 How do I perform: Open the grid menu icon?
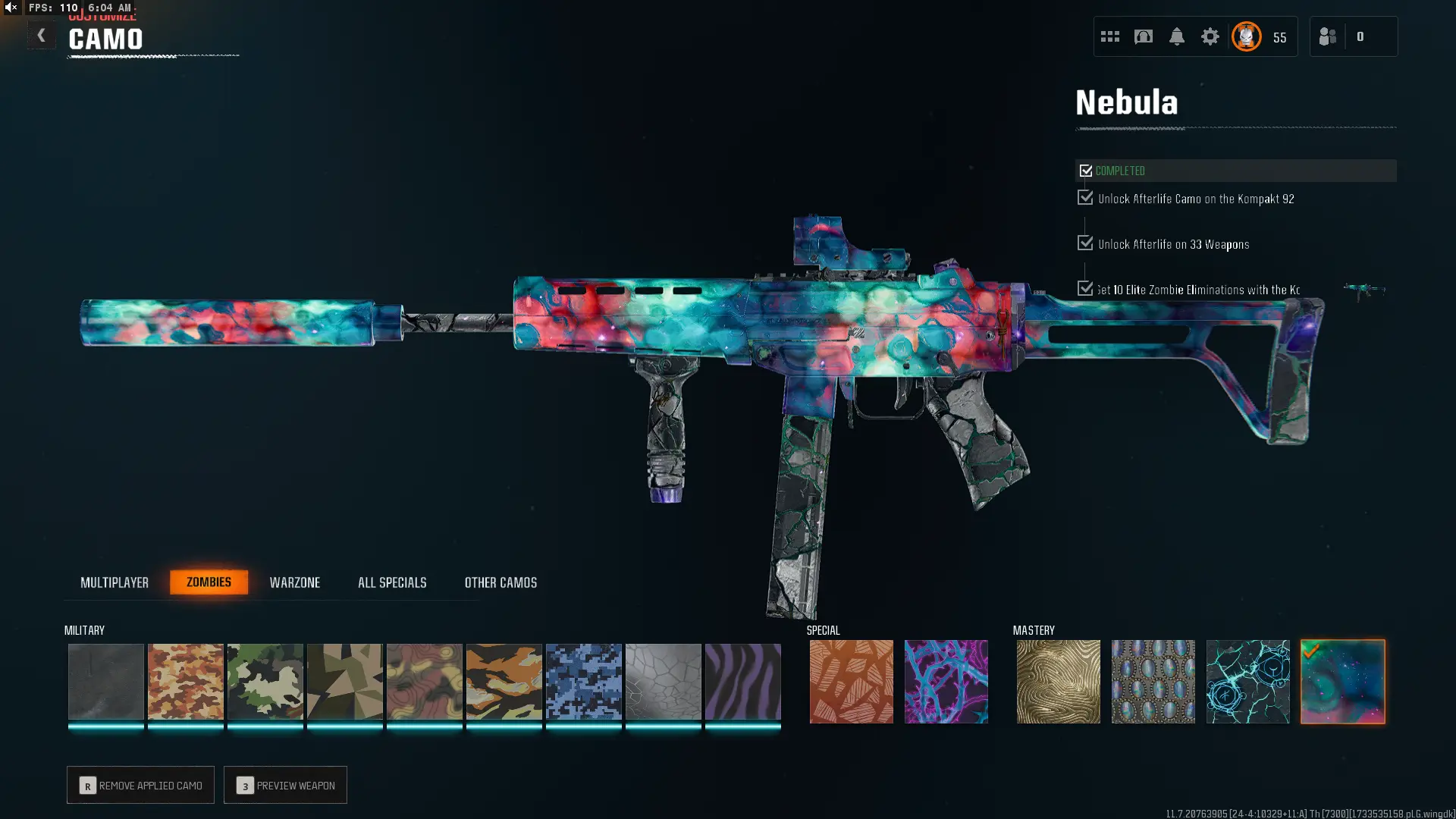point(1109,36)
